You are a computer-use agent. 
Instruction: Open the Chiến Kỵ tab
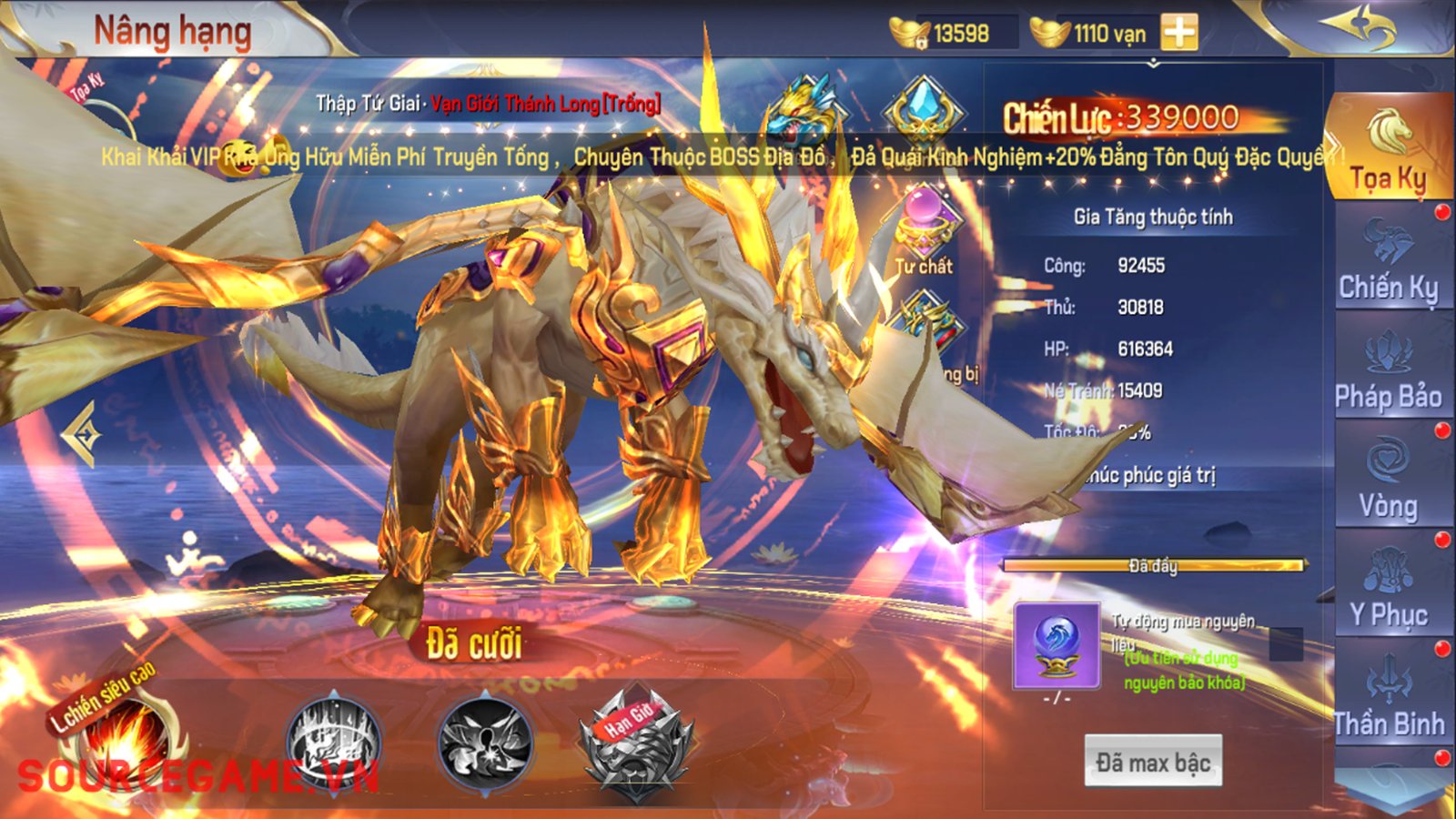(x=1388, y=262)
